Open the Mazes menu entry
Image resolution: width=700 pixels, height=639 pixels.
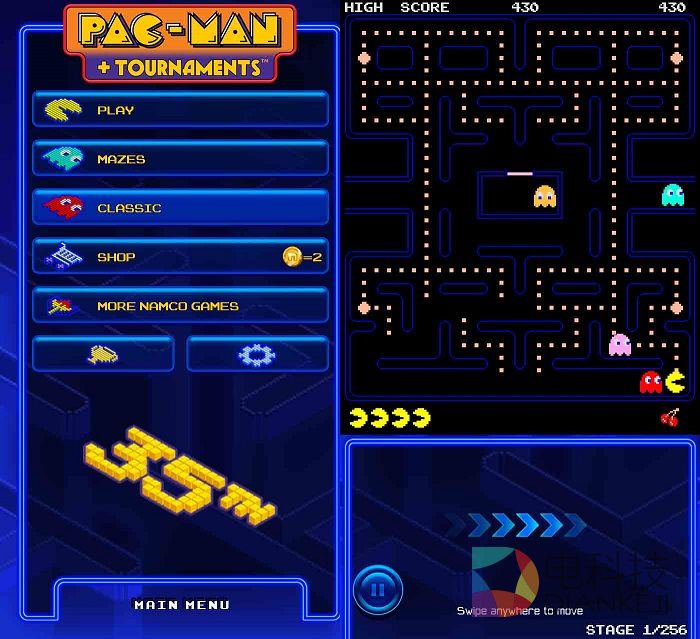coord(180,159)
